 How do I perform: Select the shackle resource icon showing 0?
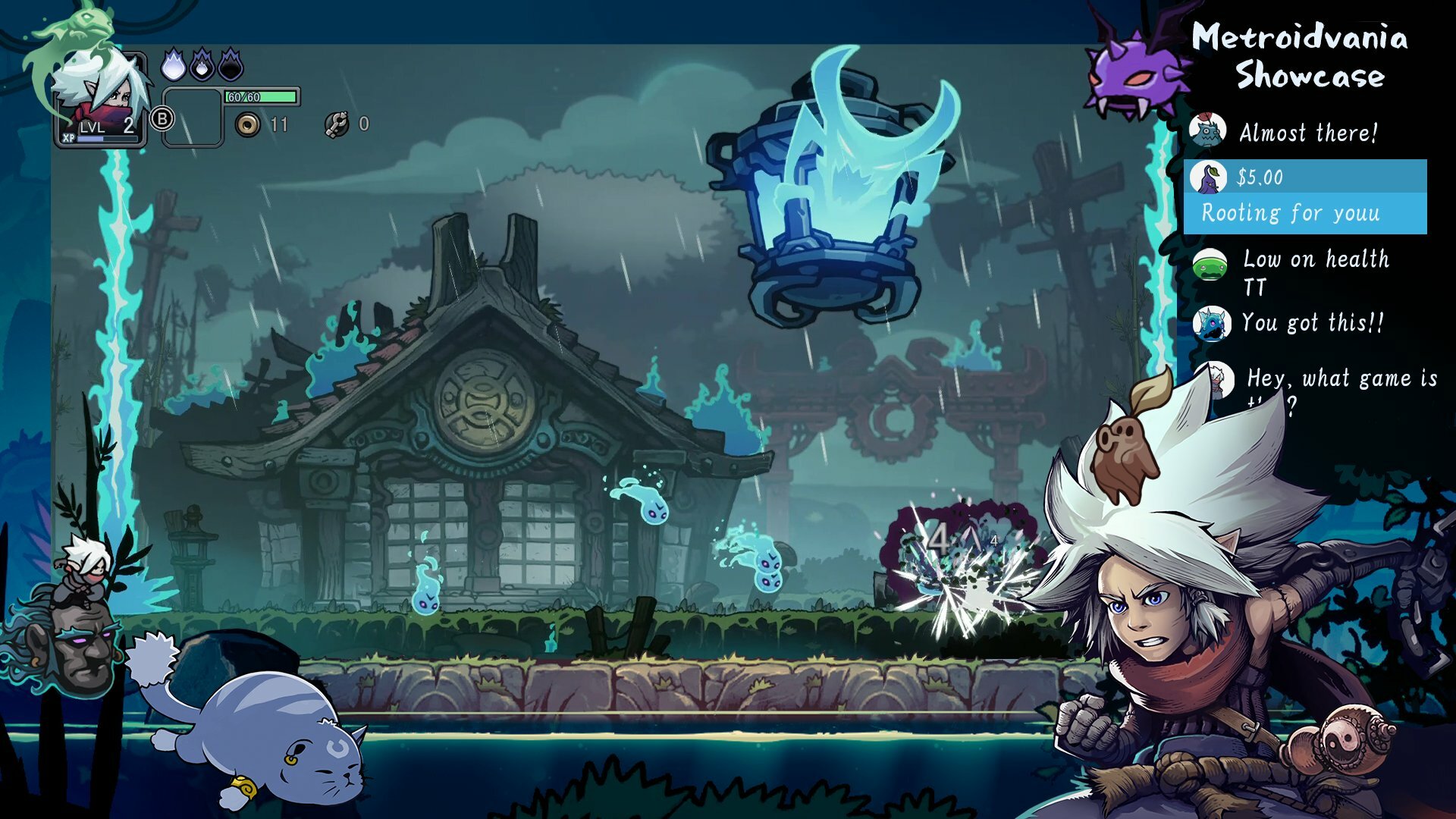(337, 123)
